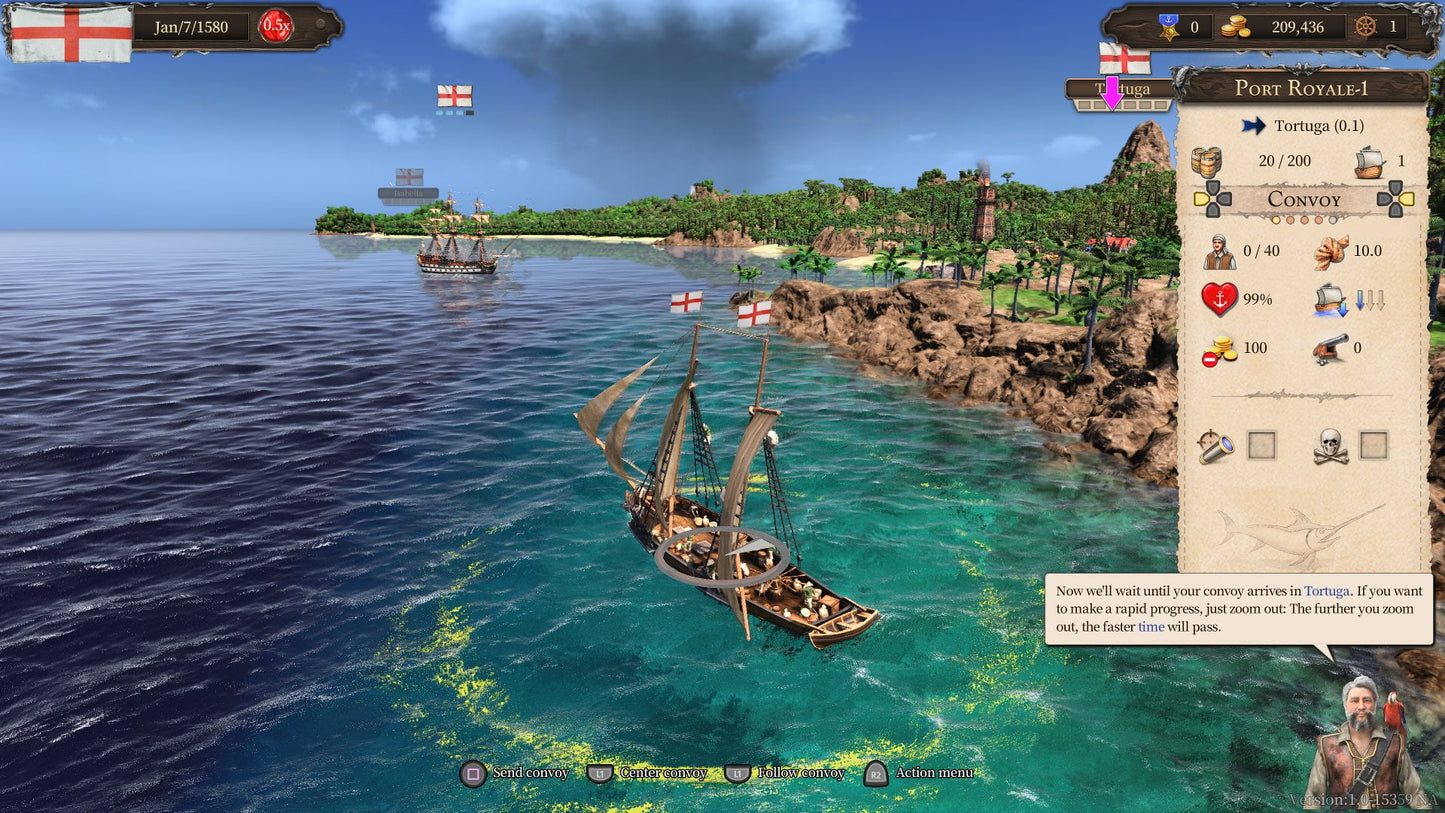Tick the spyglass option checkbox
Image resolution: width=1445 pixels, height=813 pixels.
click(1262, 446)
